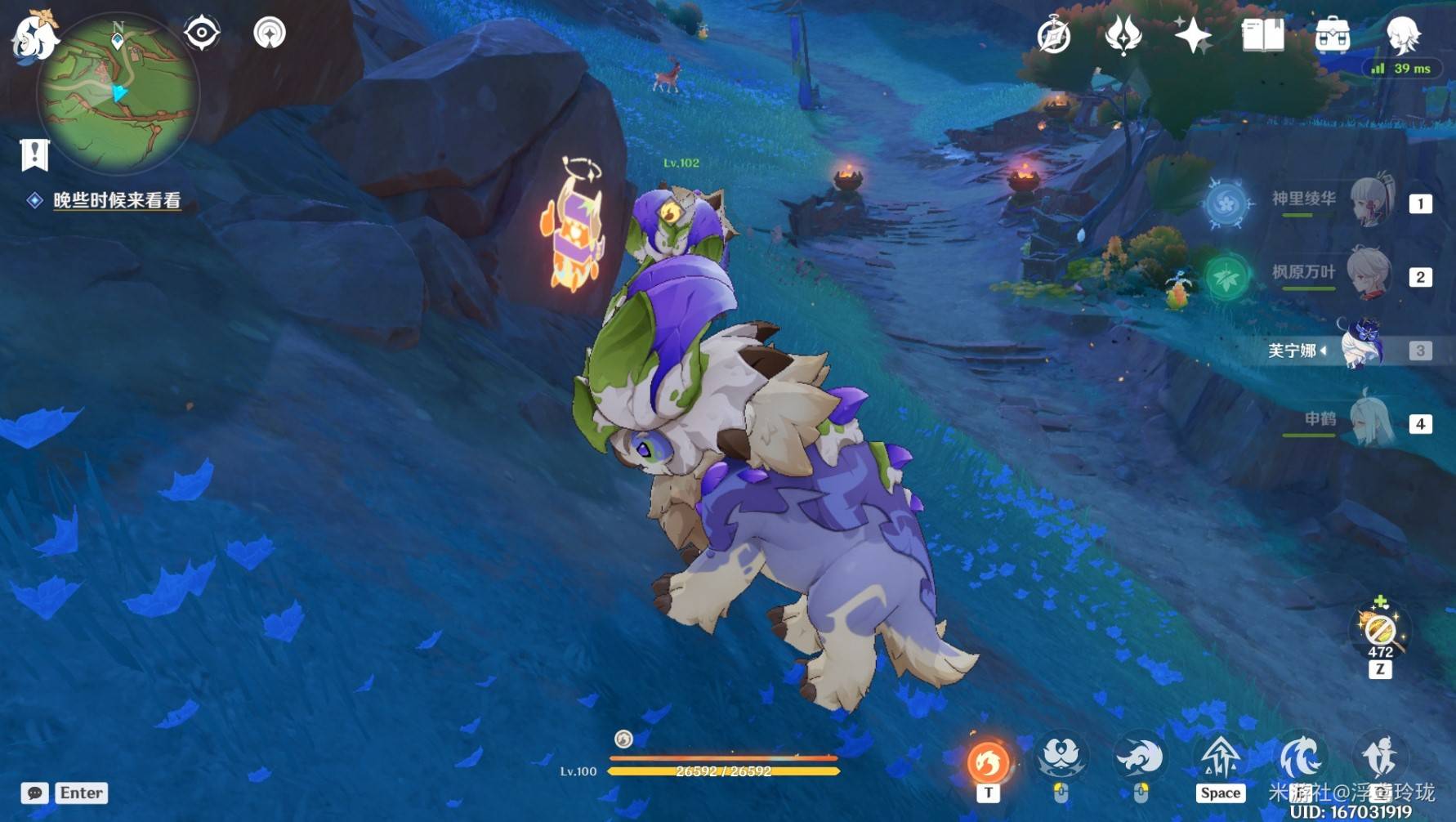Switch to party member 神里绫华
Viewport: 1456px width, 822px height.
[1370, 201]
